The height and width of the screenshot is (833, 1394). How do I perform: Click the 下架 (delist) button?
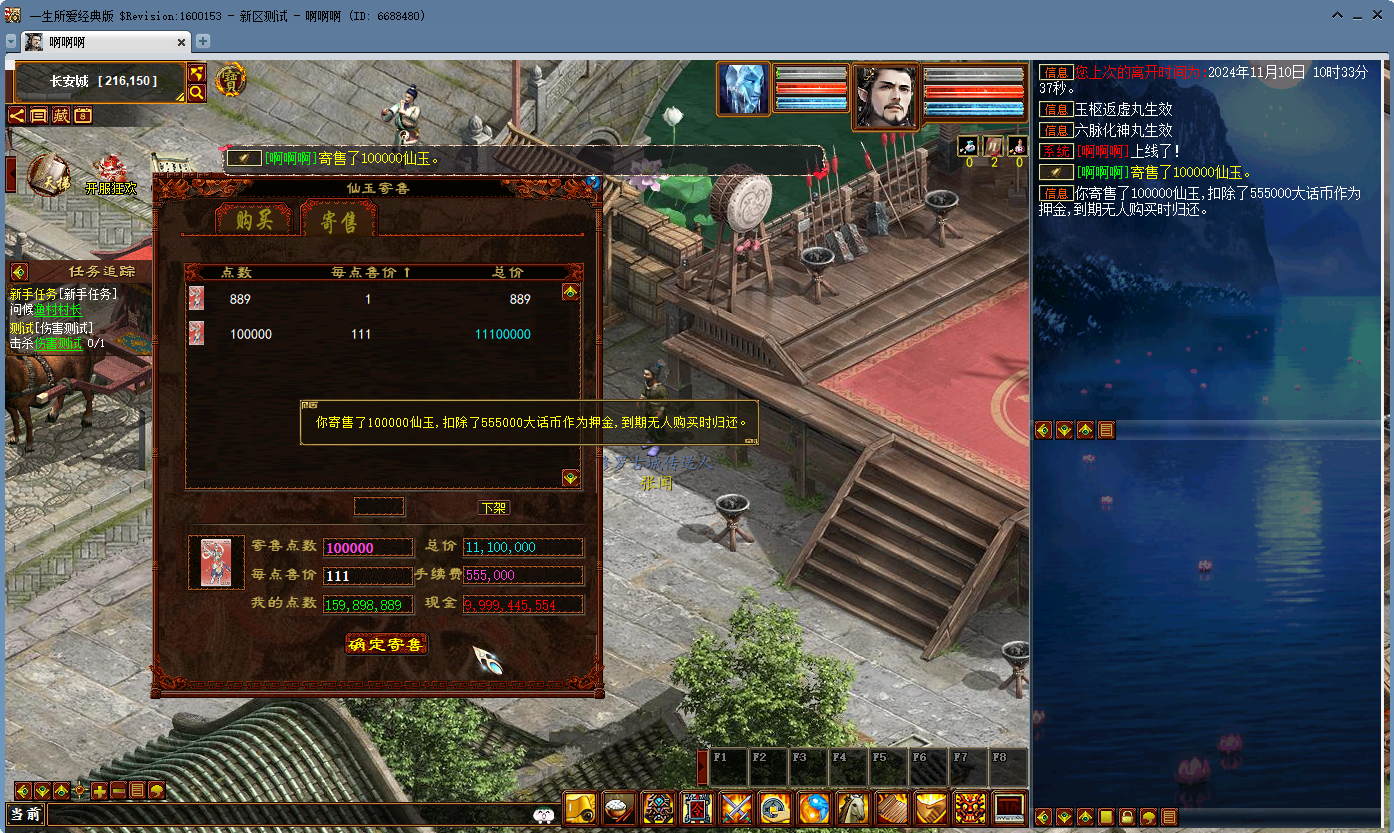[494, 508]
